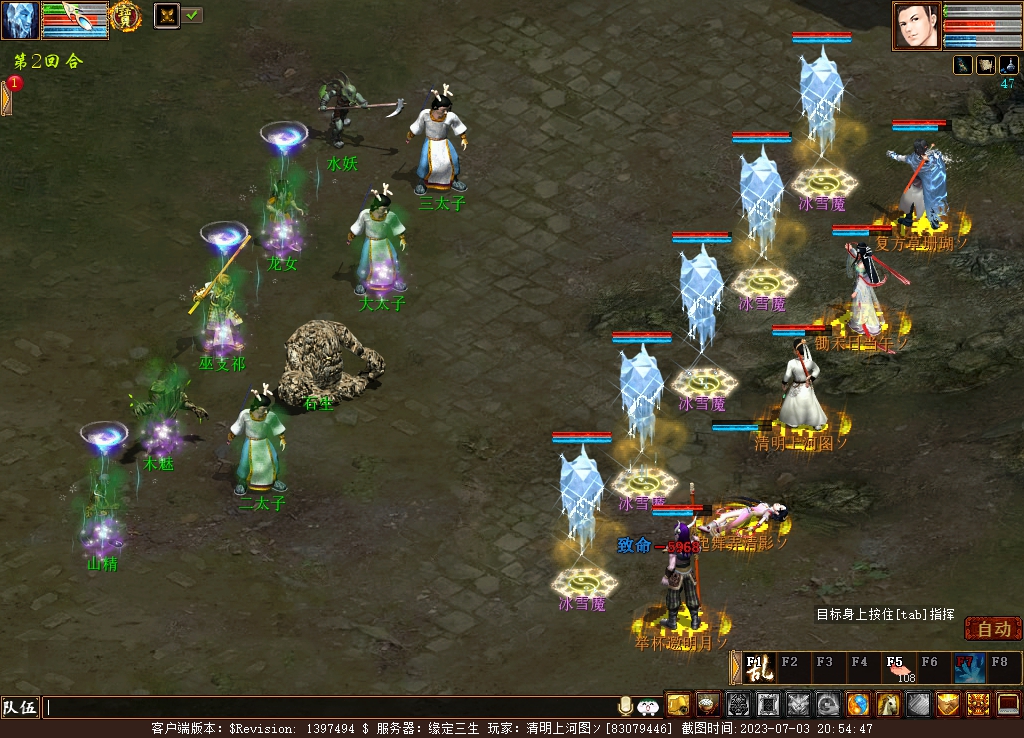Click the blue potion flask buff icon
Screen dimensions: 1024x738
coord(1008,65)
